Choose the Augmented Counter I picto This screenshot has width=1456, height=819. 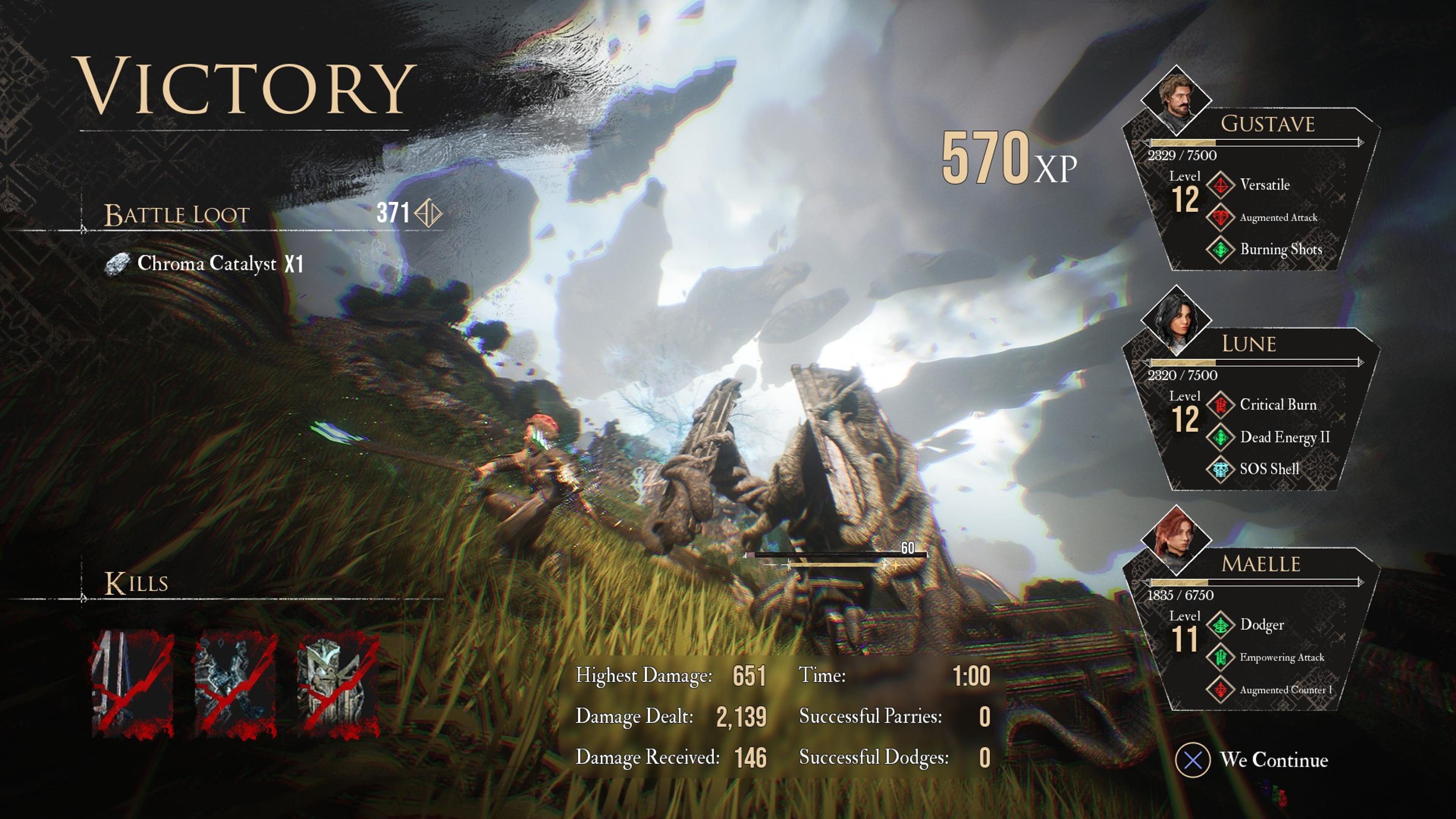[1285, 690]
